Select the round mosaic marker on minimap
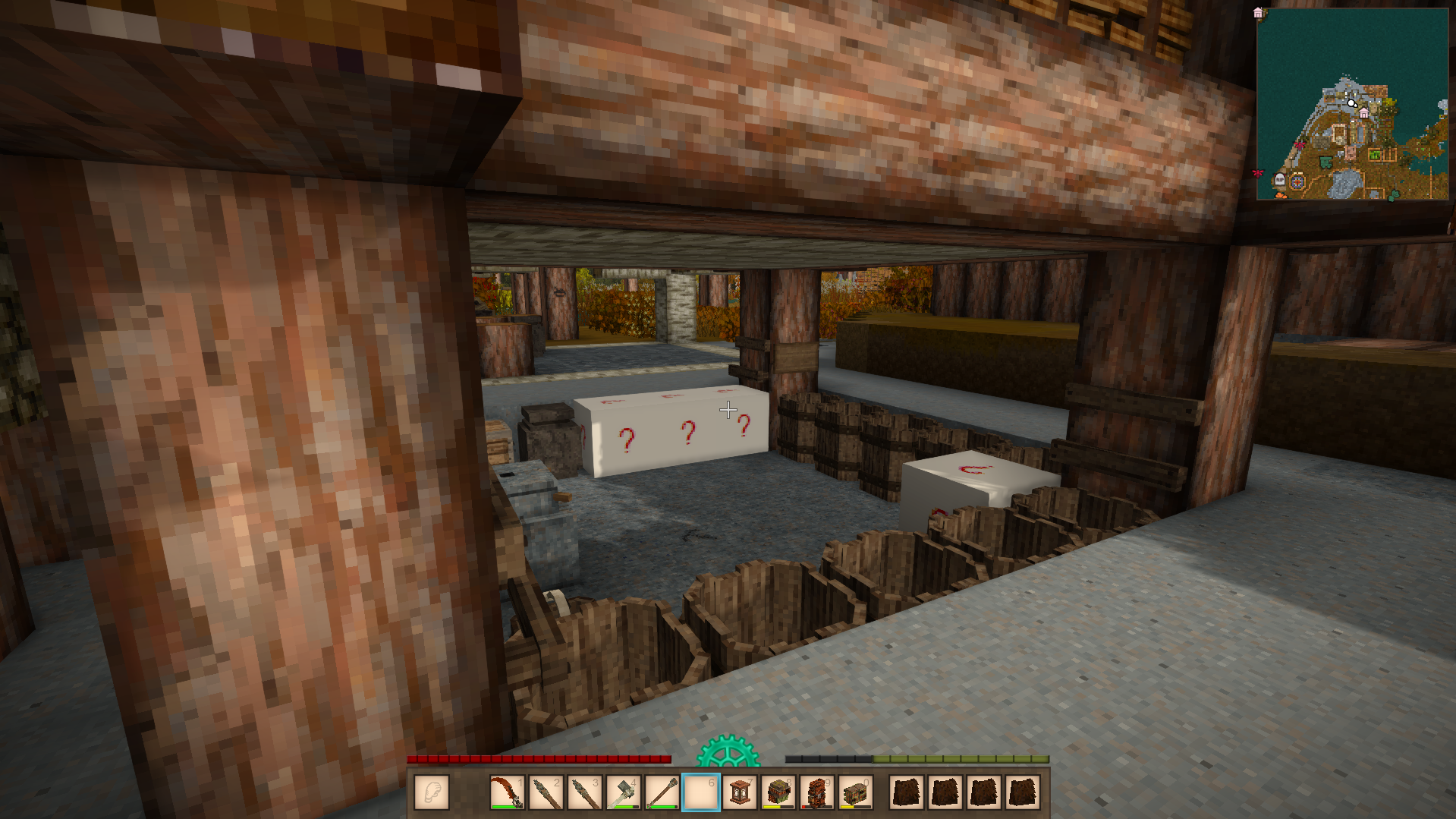 pyautogui.click(x=1297, y=182)
